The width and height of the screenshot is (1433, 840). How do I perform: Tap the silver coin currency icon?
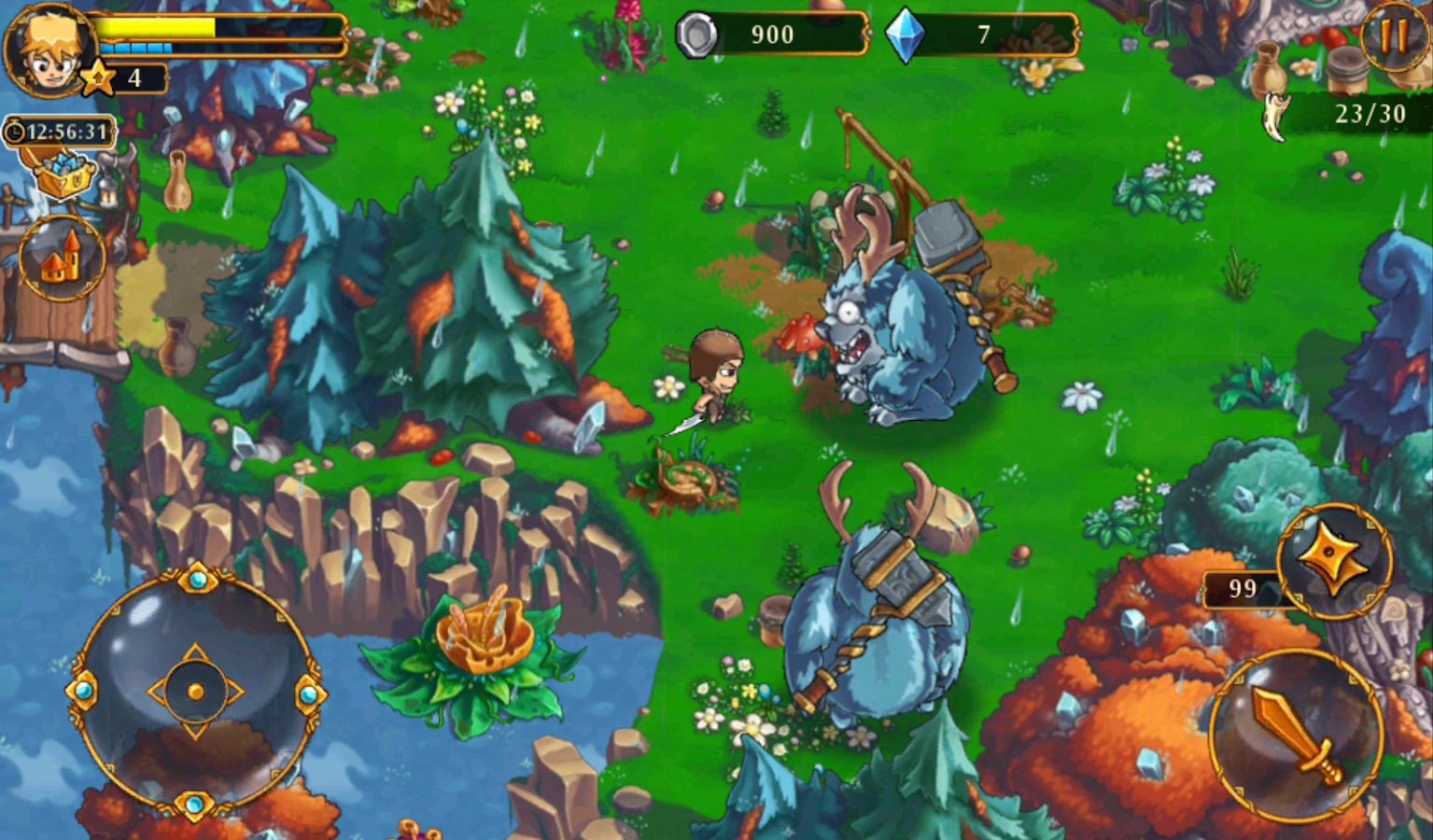[698, 35]
